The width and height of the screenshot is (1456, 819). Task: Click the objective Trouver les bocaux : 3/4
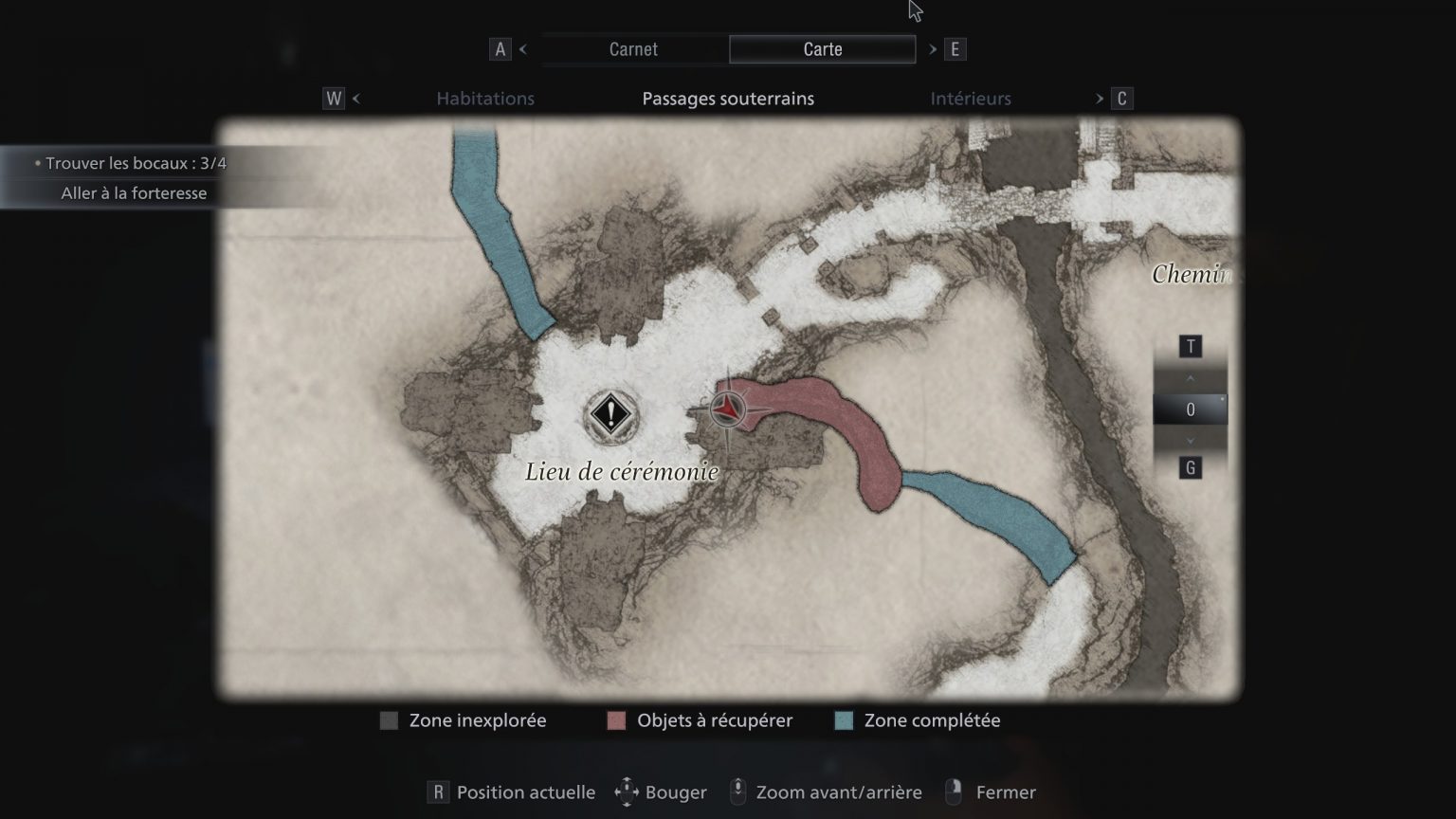[132, 163]
